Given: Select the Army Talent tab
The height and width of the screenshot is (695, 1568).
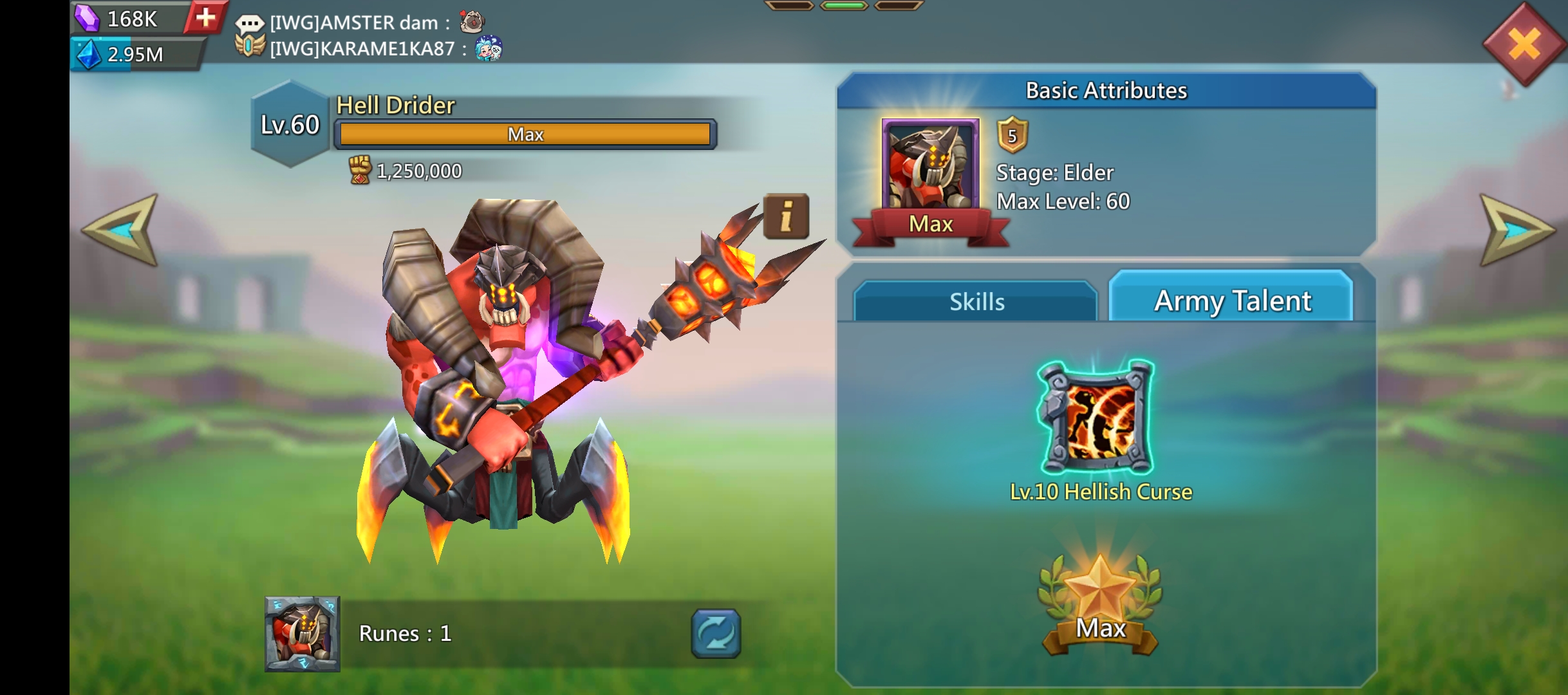Looking at the screenshot, I should [1231, 300].
